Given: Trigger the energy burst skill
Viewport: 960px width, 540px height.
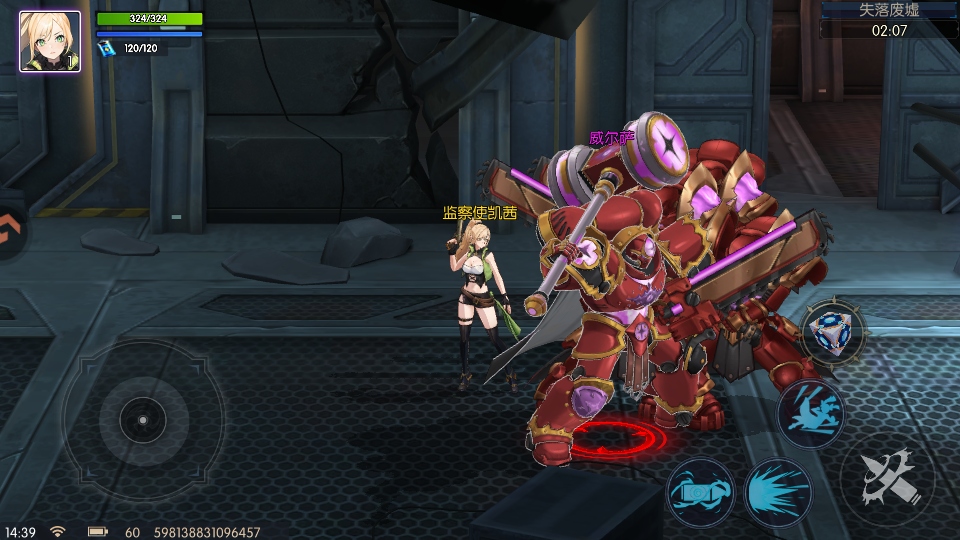Looking at the screenshot, I should (x=778, y=492).
